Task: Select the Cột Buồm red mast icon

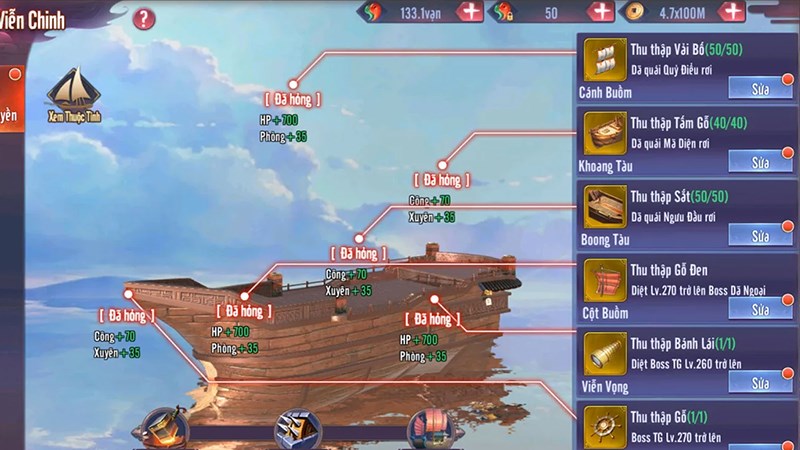Action: pyautogui.click(x=603, y=280)
